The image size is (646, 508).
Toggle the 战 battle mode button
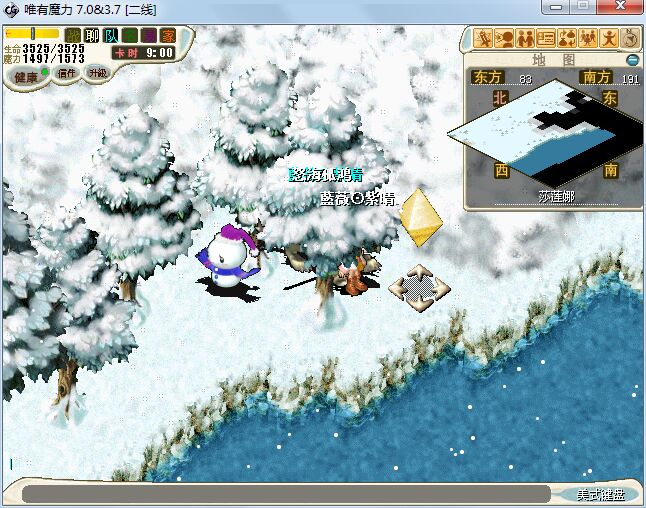coord(73,36)
